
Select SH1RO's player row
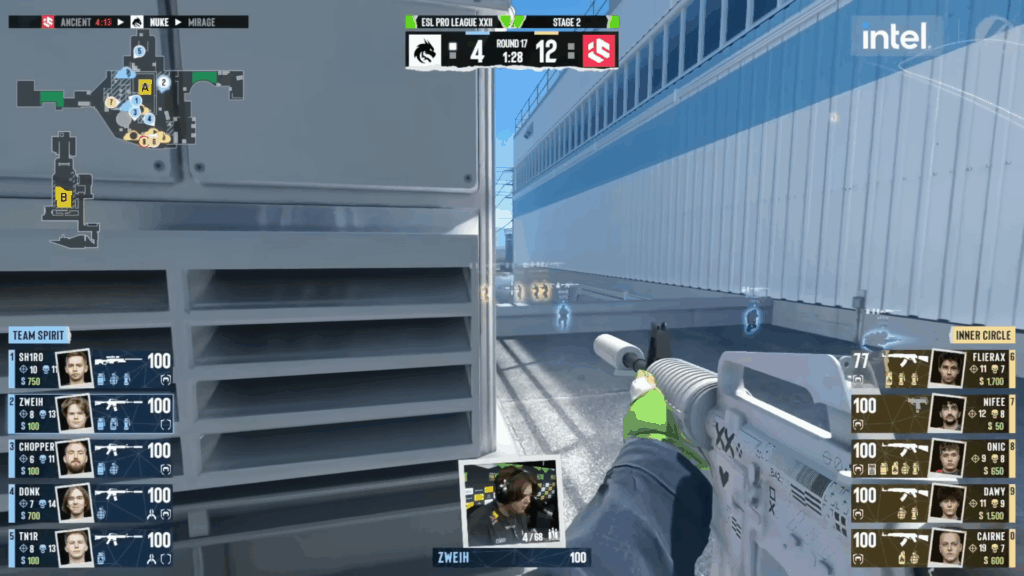click(x=90, y=368)
